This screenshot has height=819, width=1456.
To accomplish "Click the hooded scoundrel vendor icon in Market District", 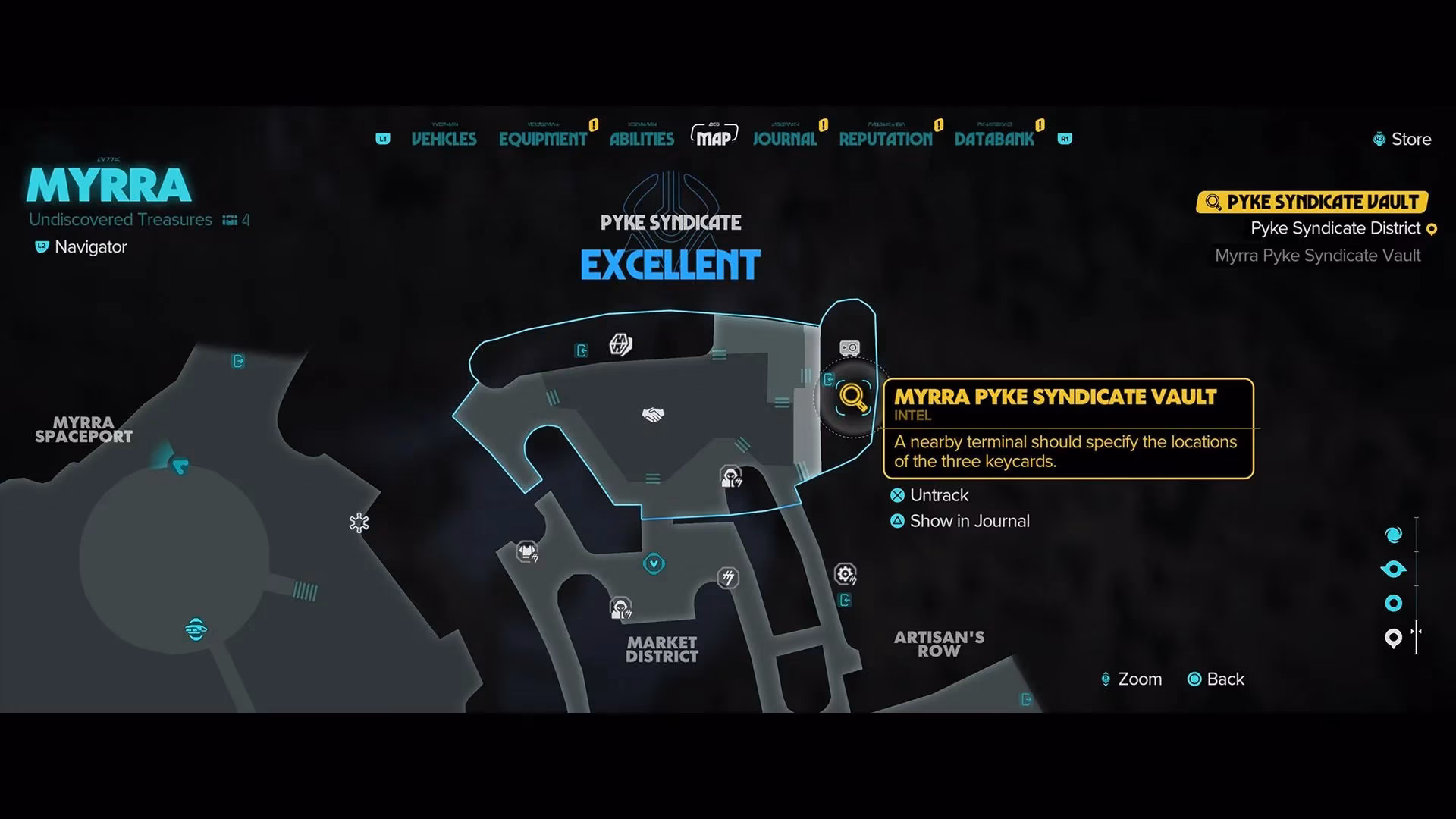I will click(622, 607).
